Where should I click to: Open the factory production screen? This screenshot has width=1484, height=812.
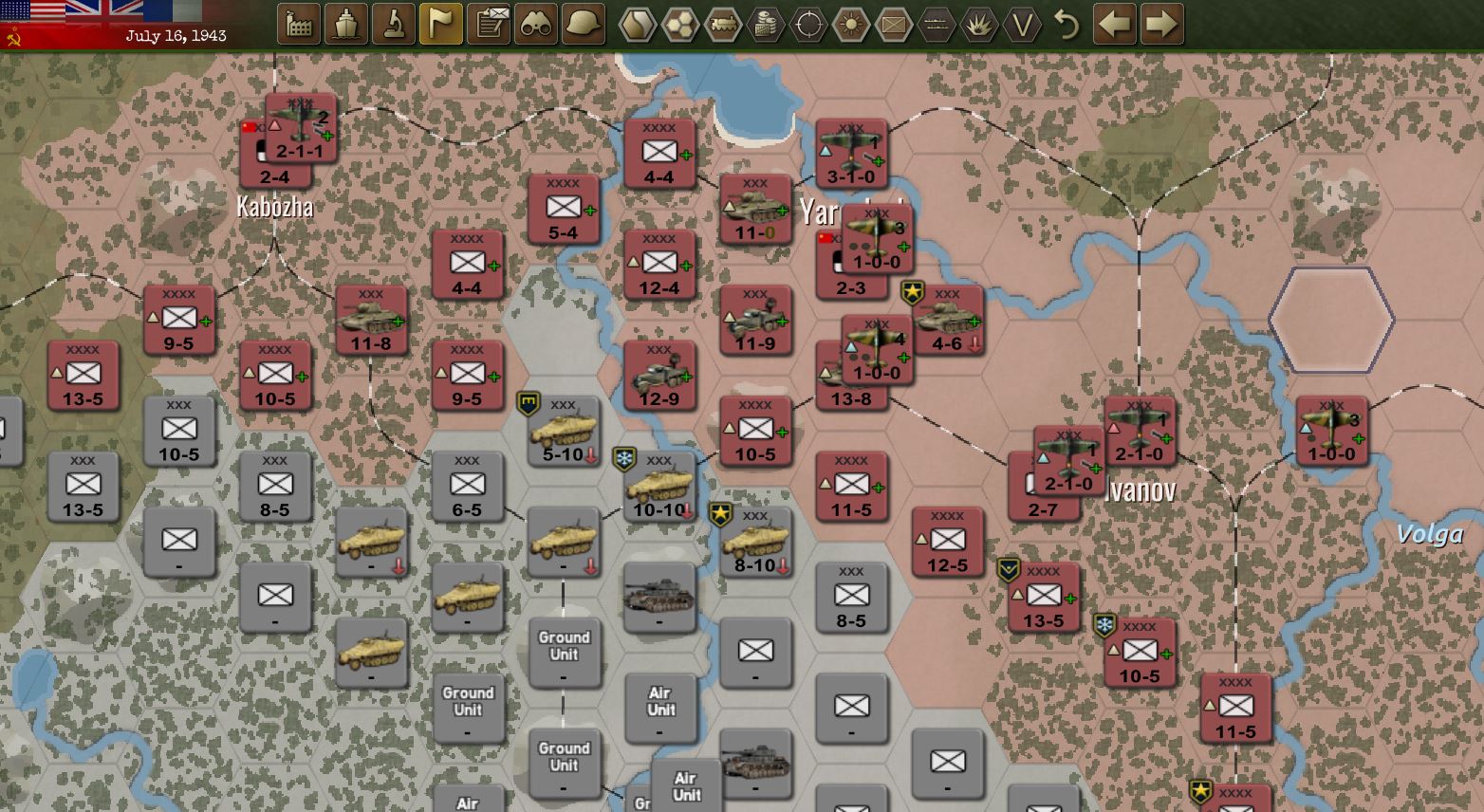tap(299, 25)
